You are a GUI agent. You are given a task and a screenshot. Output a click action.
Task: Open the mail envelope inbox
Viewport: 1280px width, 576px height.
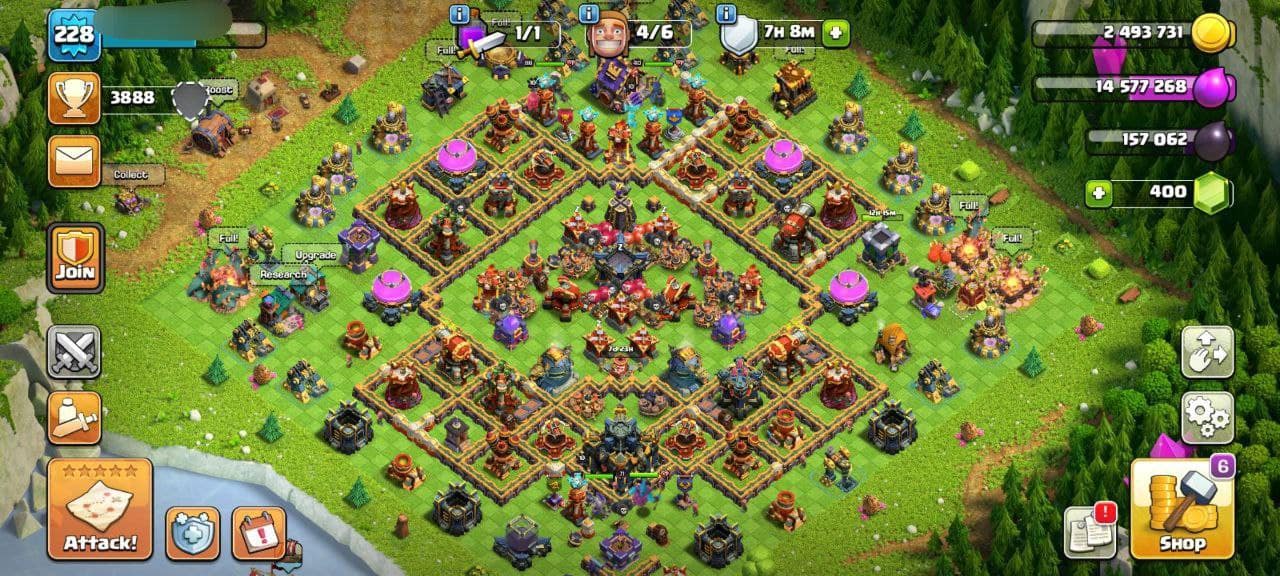point(74,161)
